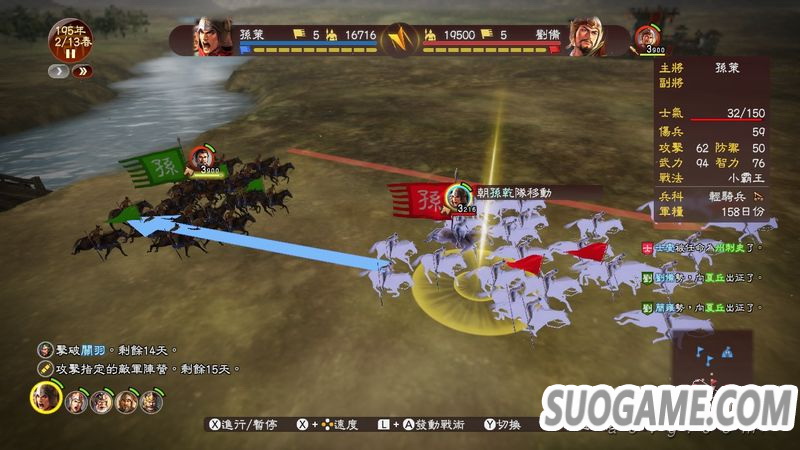Image resolution: width=800 pixels, height=450 pixels.
Task: Select the highlighted first officer portrait
Action: coord(44,399)
